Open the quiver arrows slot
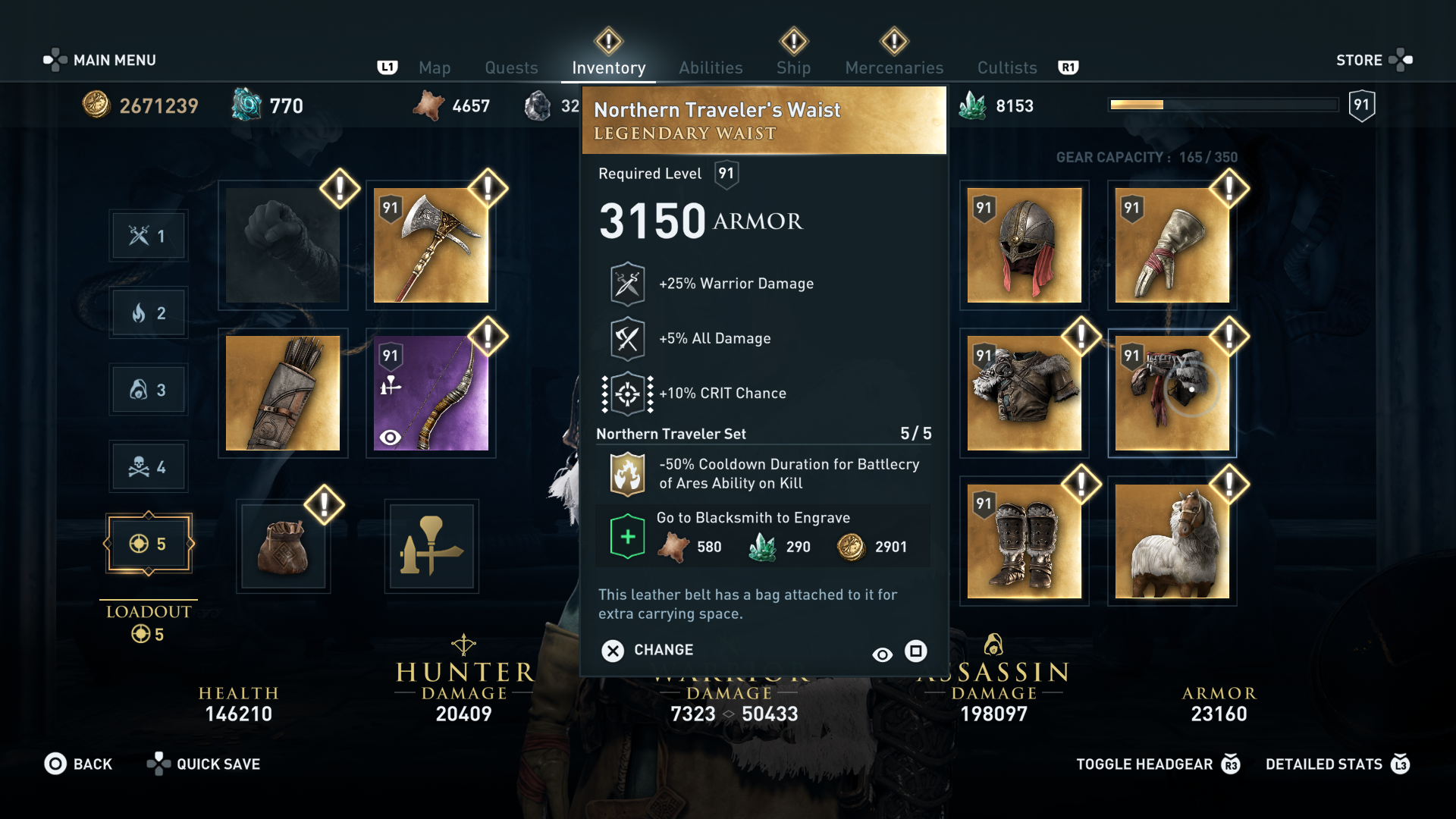 click(283, 392)
